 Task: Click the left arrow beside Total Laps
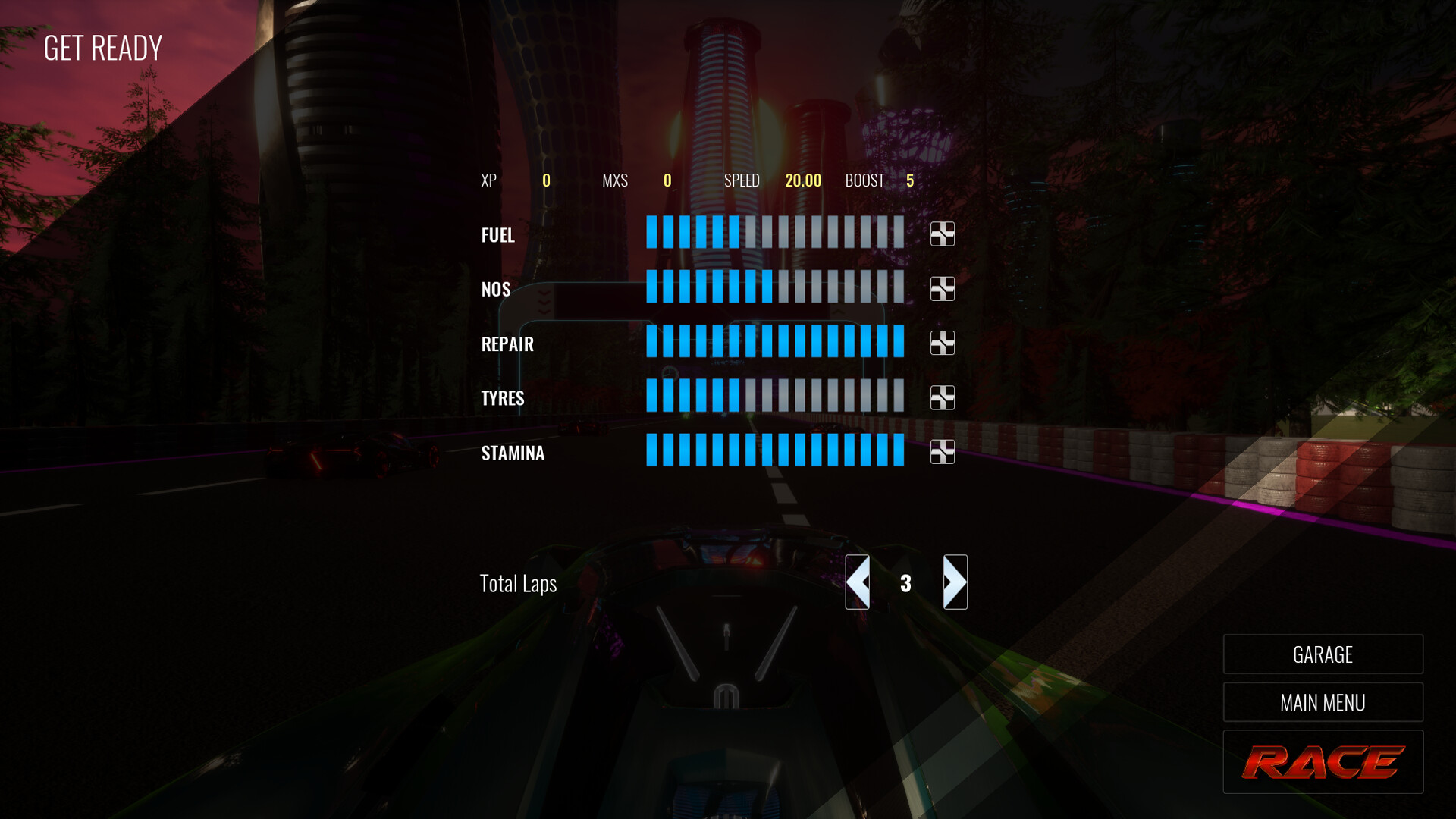(857, 584)
